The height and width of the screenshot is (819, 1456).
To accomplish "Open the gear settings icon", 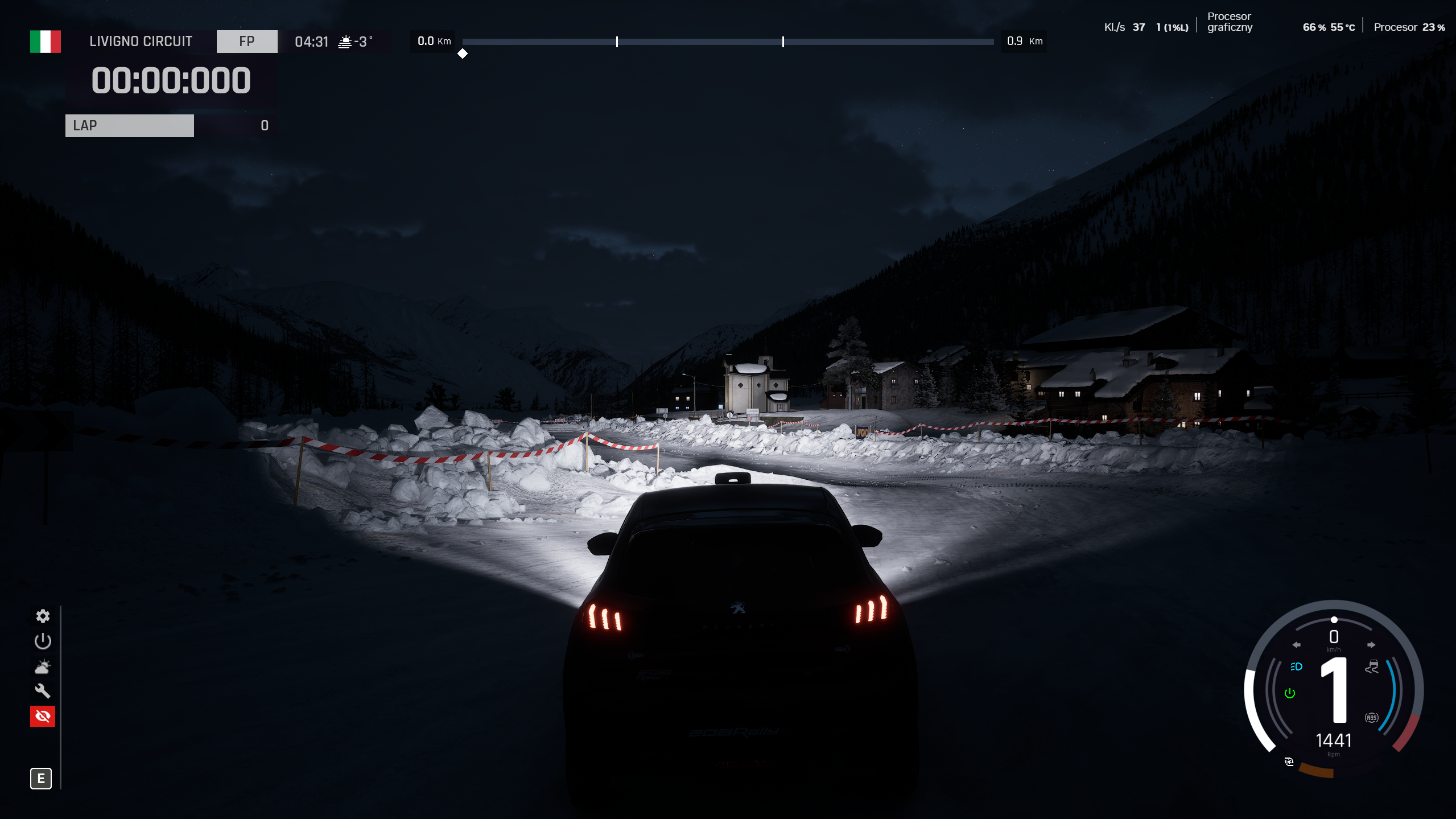I will 43,616.
